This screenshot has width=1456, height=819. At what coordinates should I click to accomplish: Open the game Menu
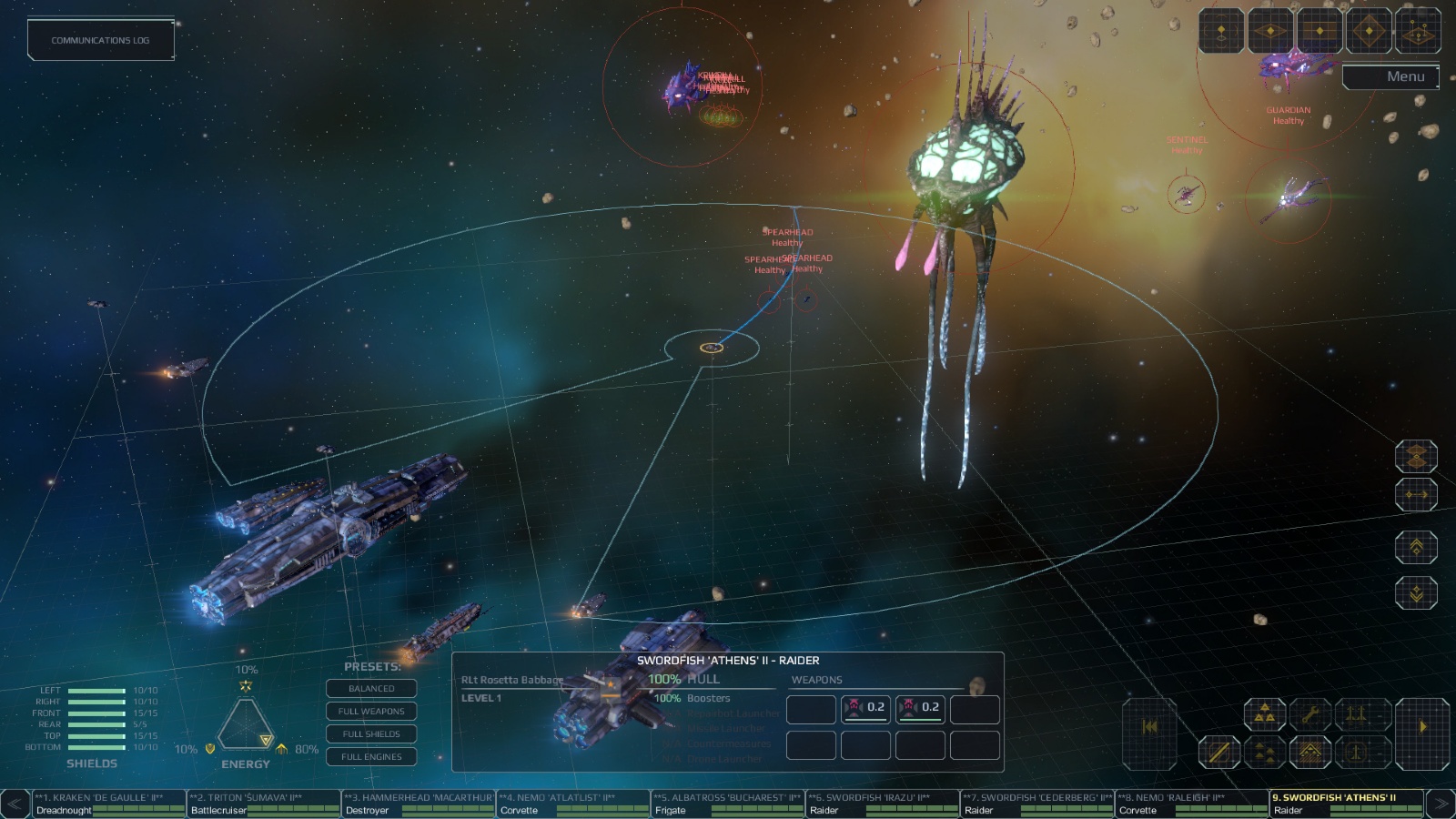[1390, 77]
